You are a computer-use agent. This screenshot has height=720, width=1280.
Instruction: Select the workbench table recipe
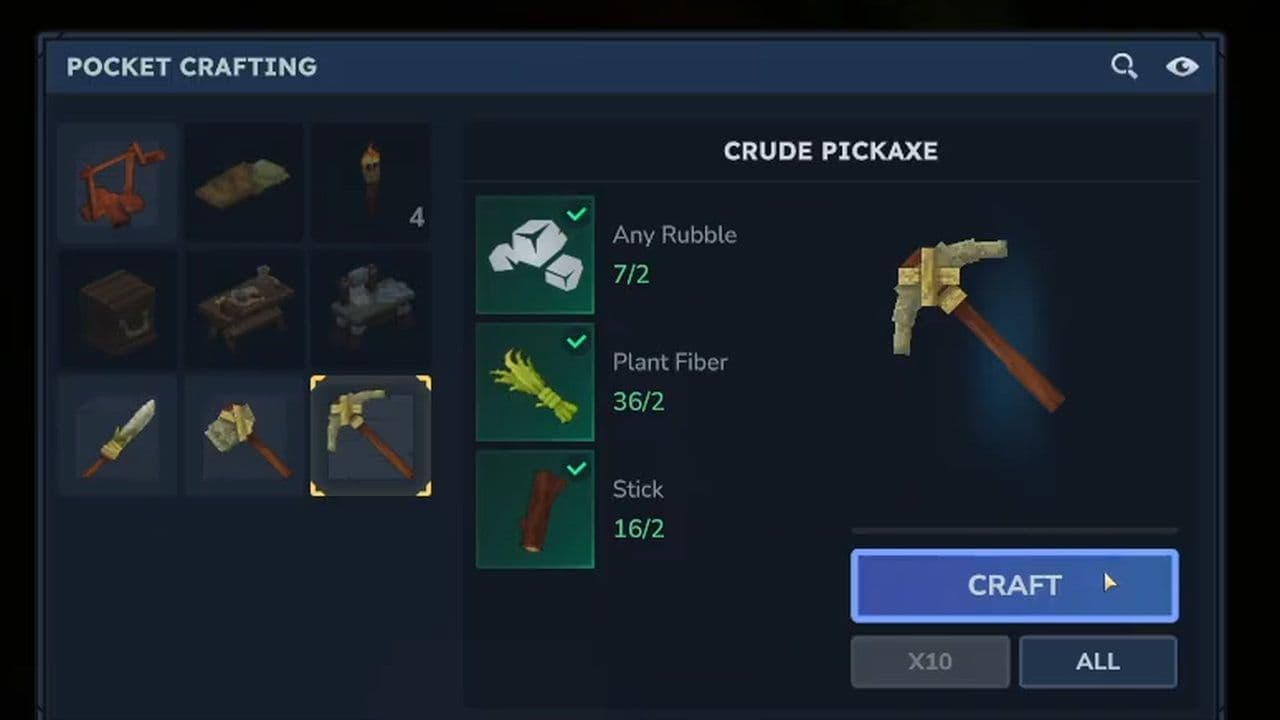pyautogui.click(x=244, y=308)
